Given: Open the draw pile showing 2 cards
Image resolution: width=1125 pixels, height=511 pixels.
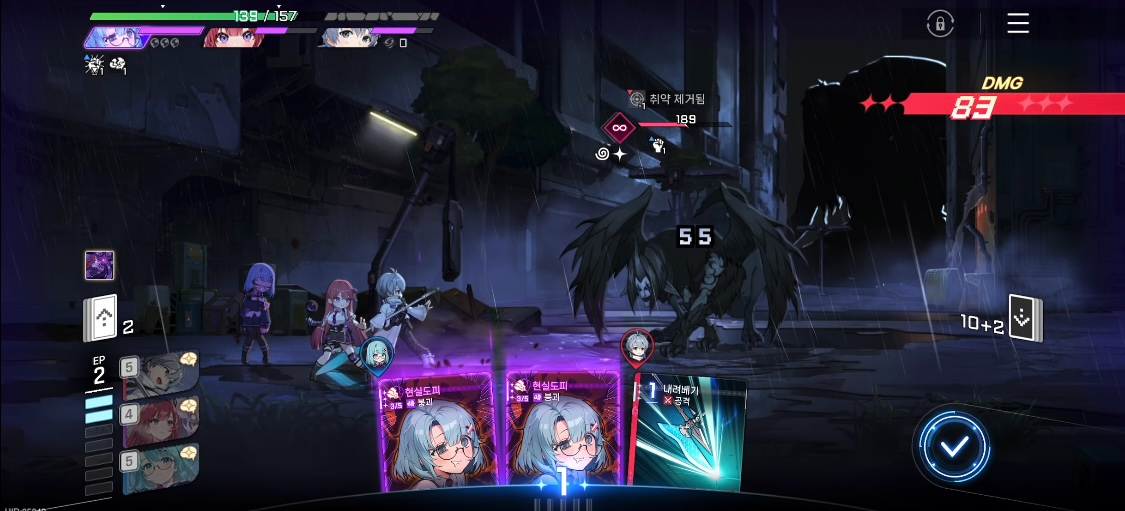Looking at the screenshot, I should [x=100, y=319].
